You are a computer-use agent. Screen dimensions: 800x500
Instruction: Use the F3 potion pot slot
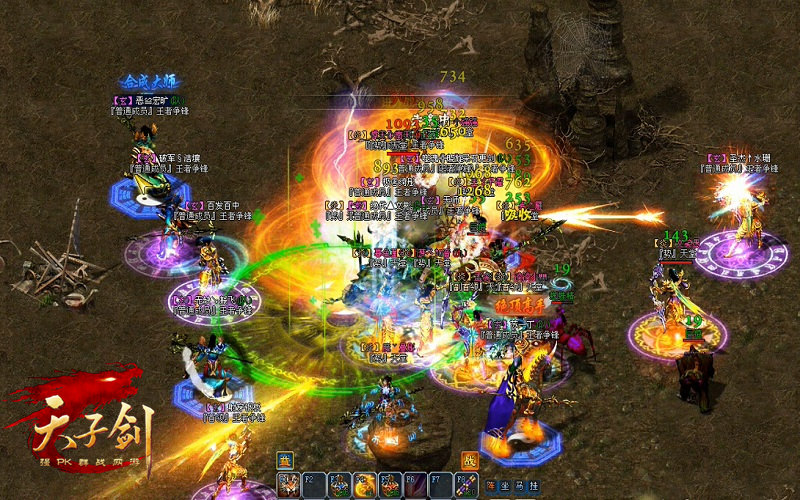[339, 484]
